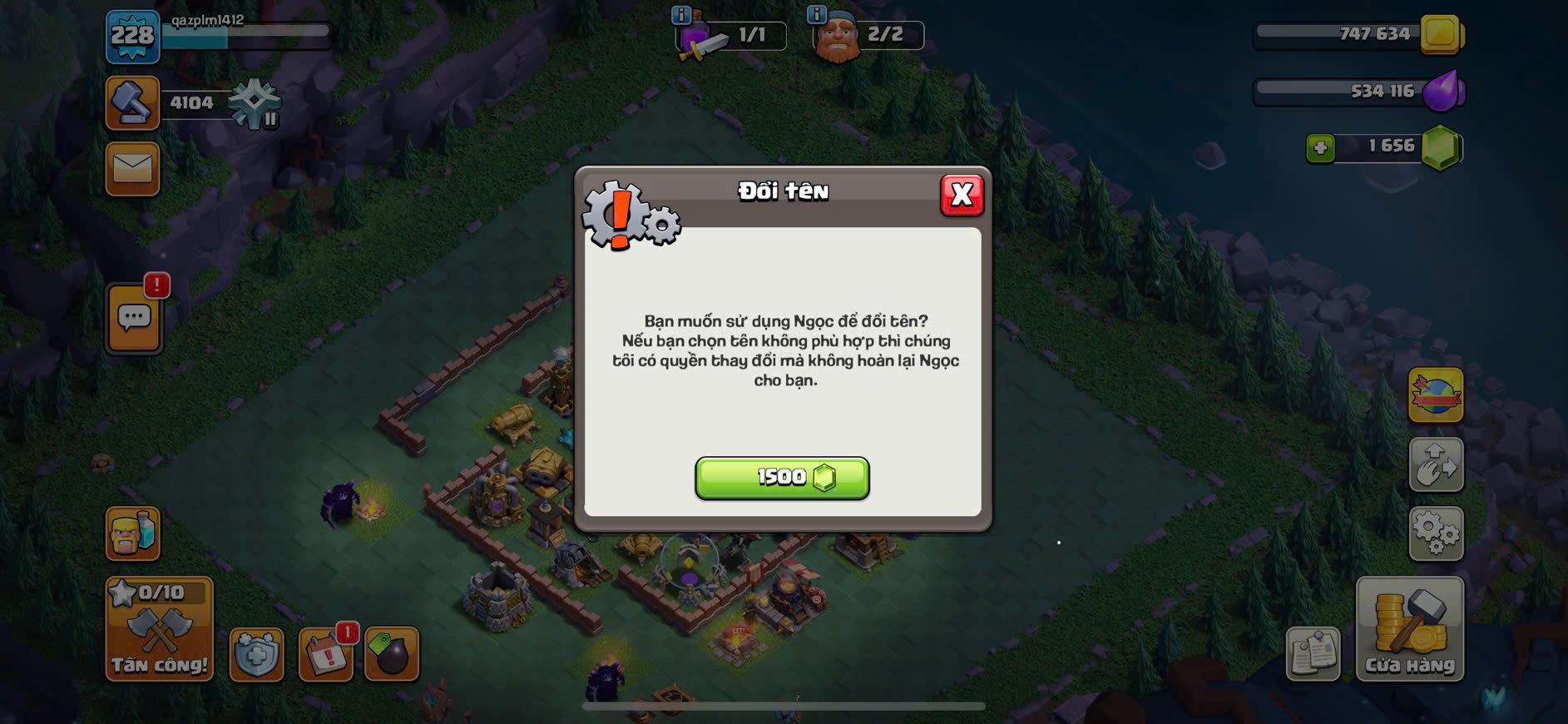This screenshot has width=1568, height=724.
Task: Open the clipboard notes button
Action: coord(1313,654)
